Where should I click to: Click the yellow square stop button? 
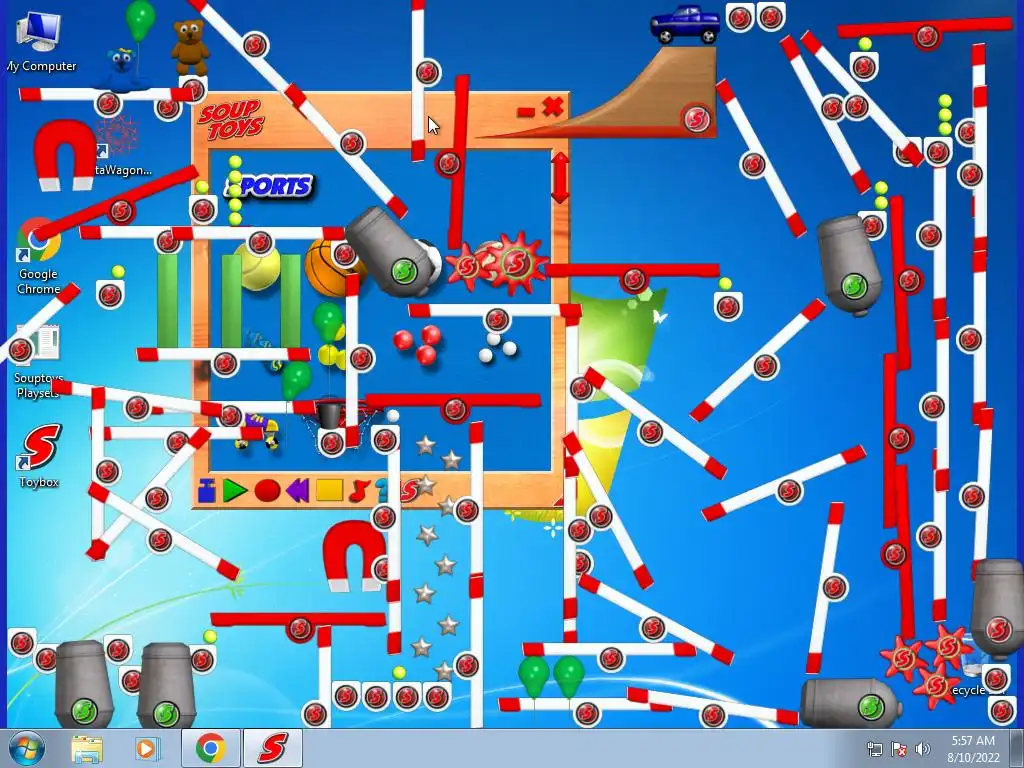pyautogui.click(x=329, y=490)
